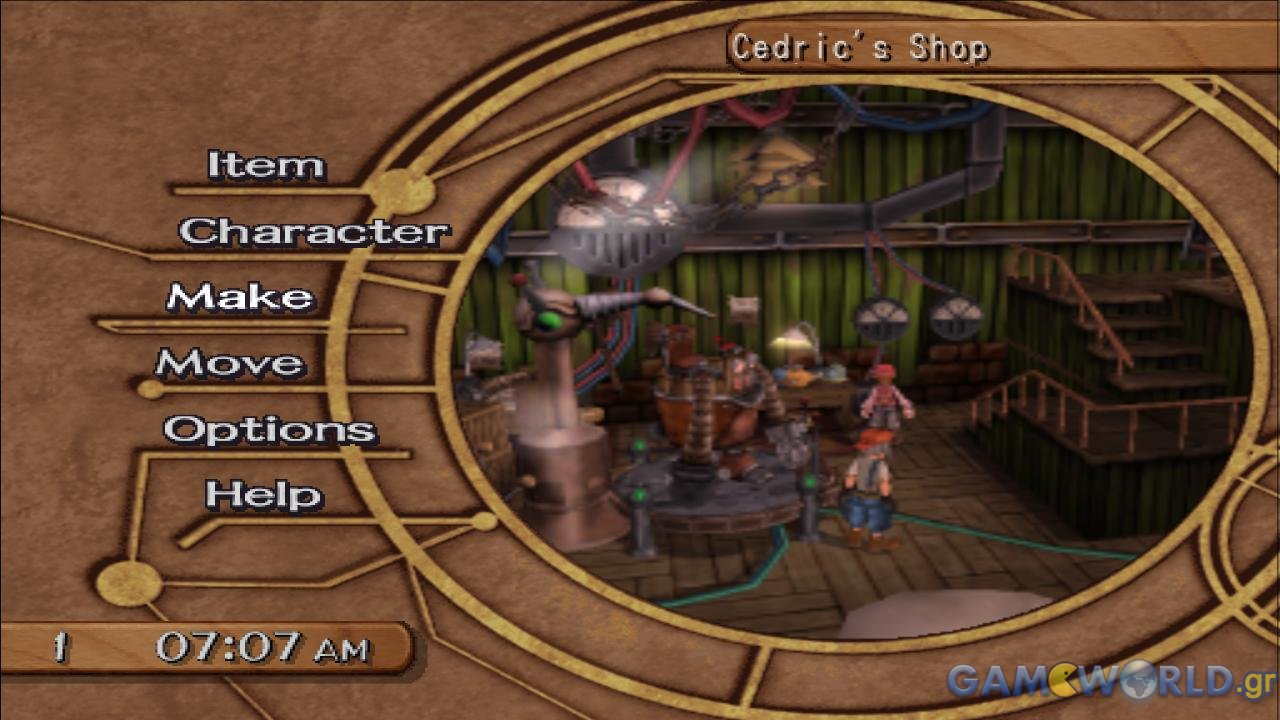
Task: Choose the Make option
Action: tap(240, 298)
